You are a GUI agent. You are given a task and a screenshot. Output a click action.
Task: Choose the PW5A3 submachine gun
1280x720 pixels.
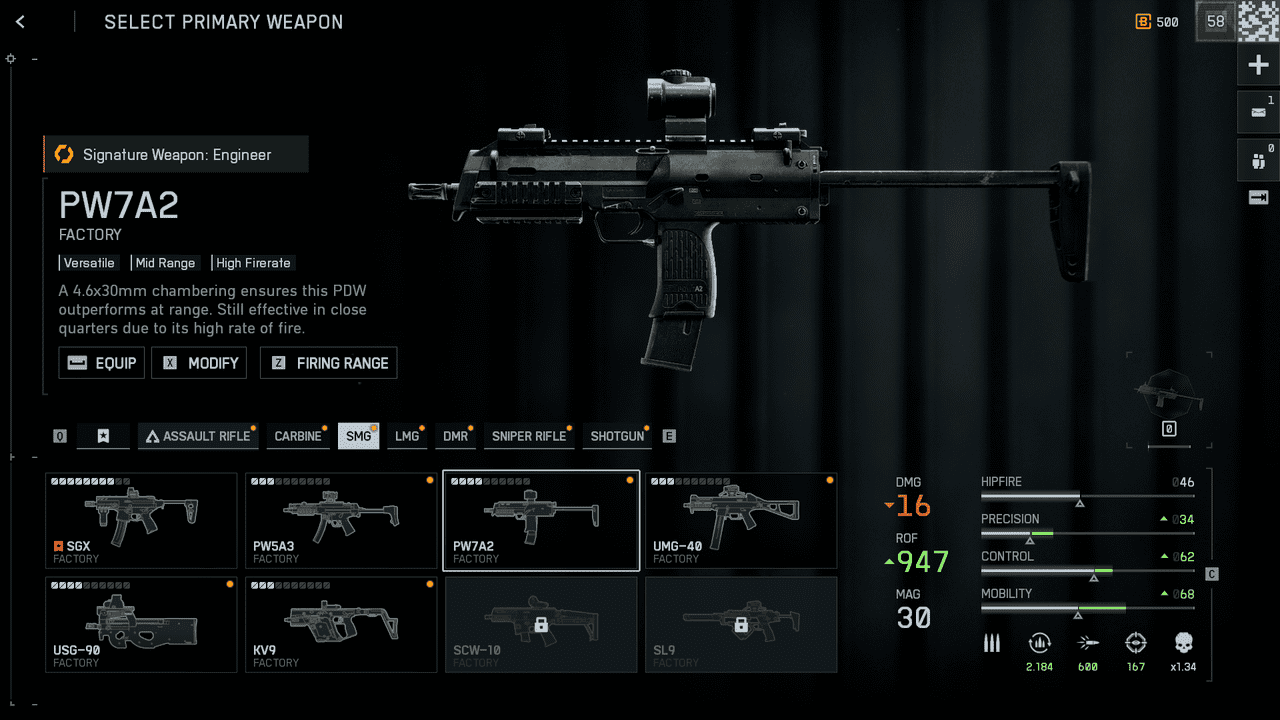pyautogui.click(x=341, y=520)
